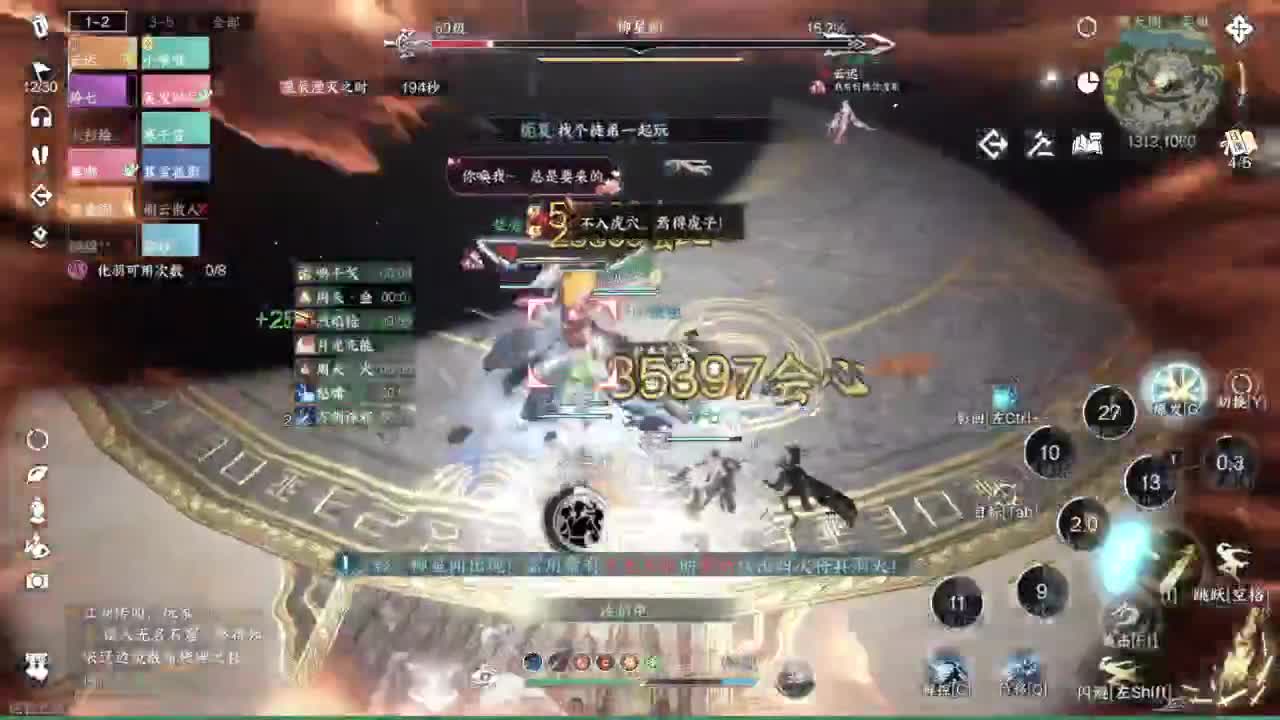The height and width of the screenshot is (720, 1280).
Task: Toggle the clock timer icon beside the minimap
Action: pos(1087,80)
